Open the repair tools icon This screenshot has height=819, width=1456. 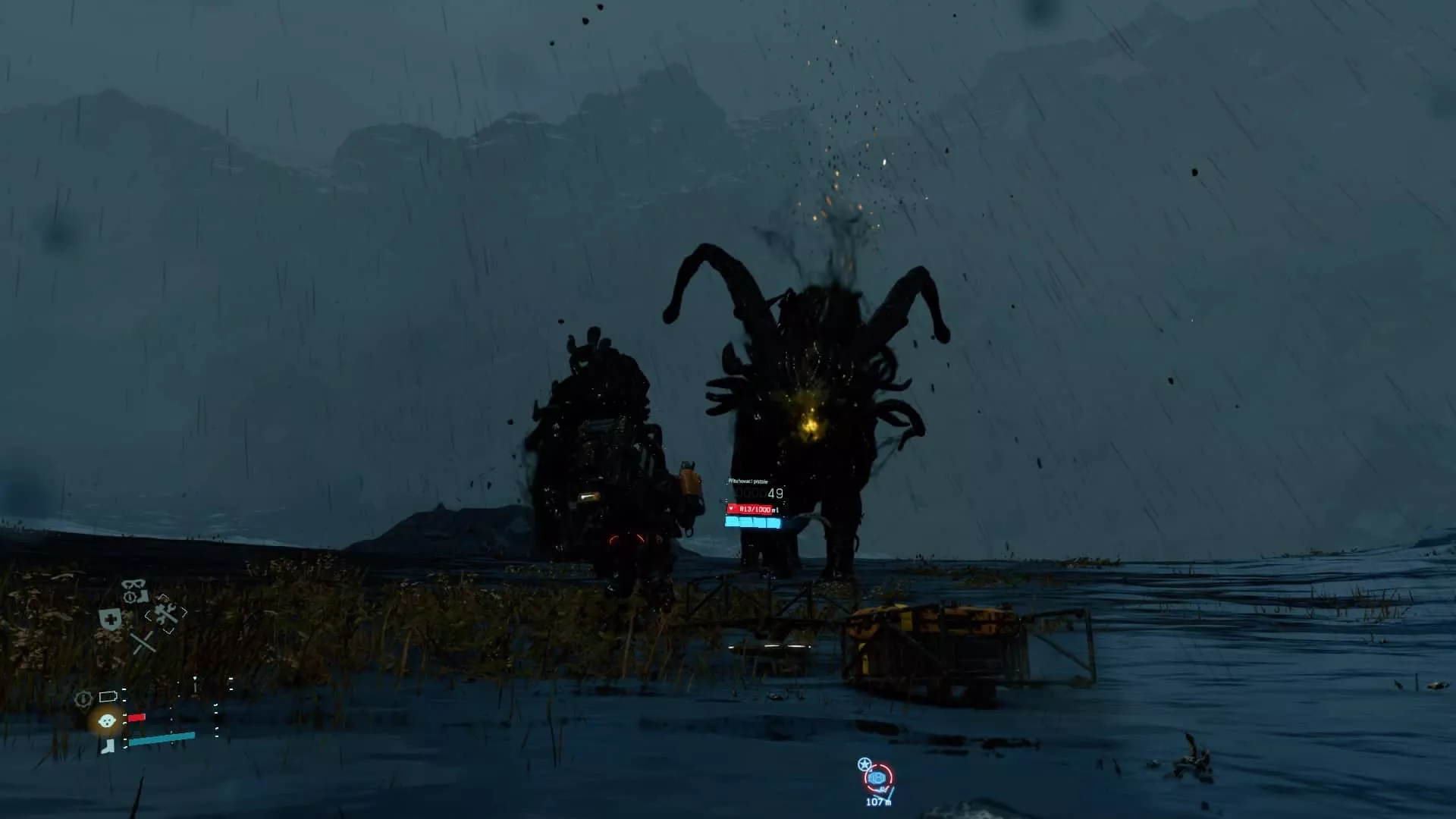coord(165,614)
